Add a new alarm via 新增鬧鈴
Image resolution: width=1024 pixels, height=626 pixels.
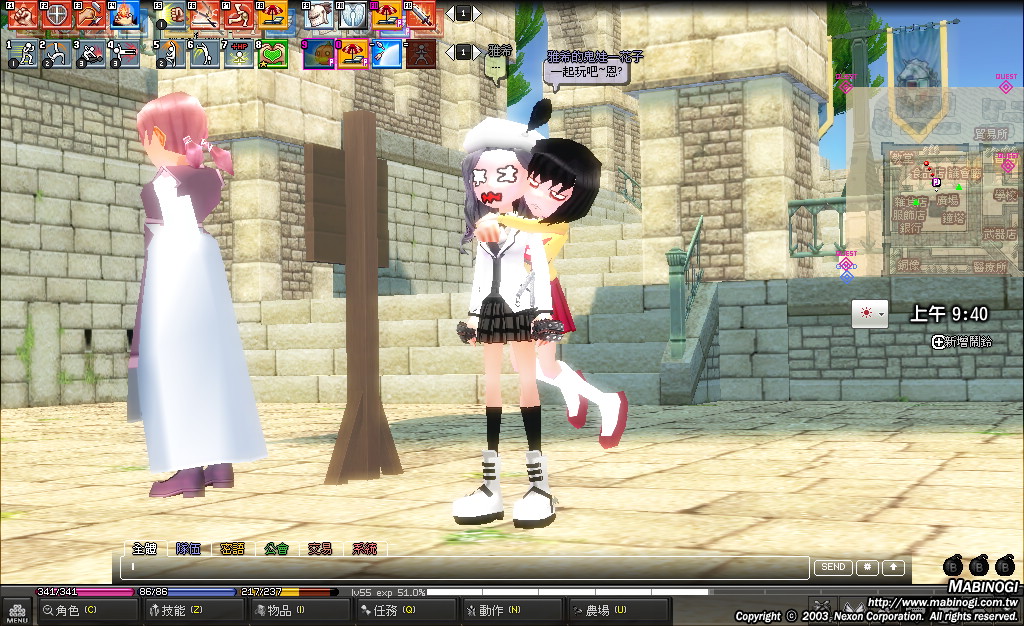961,342
